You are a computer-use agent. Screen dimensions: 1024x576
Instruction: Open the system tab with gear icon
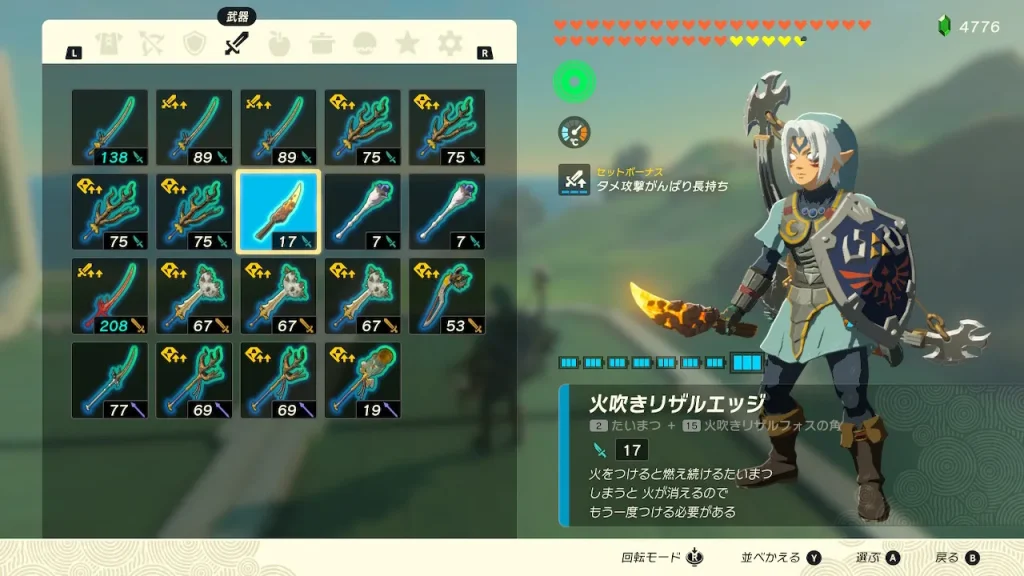[x=451, y=44]
